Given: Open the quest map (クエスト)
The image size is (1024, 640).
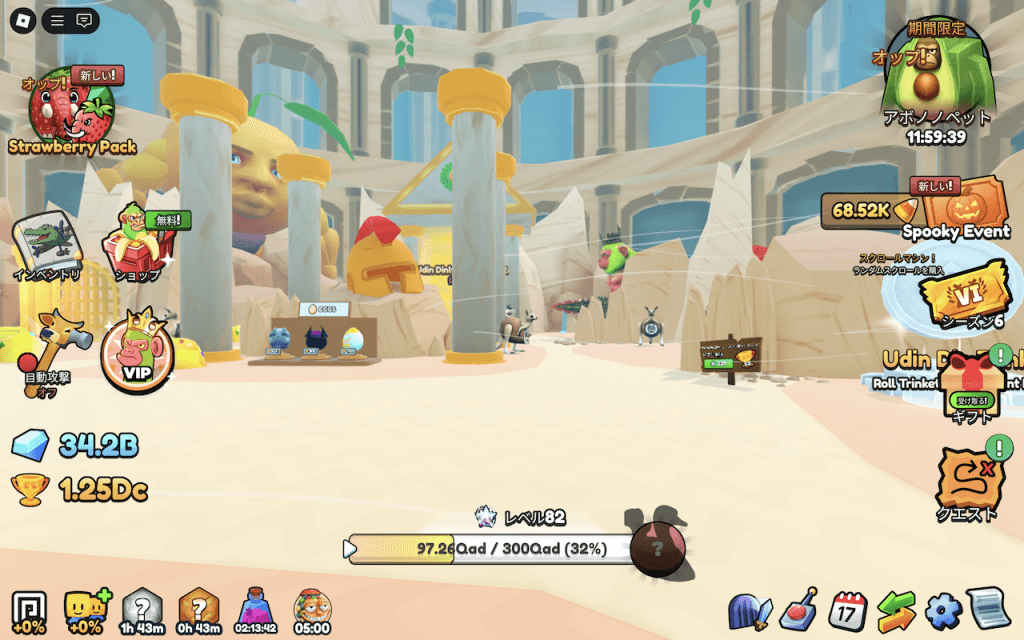Looking at the screenshot, I should point(967,480).
